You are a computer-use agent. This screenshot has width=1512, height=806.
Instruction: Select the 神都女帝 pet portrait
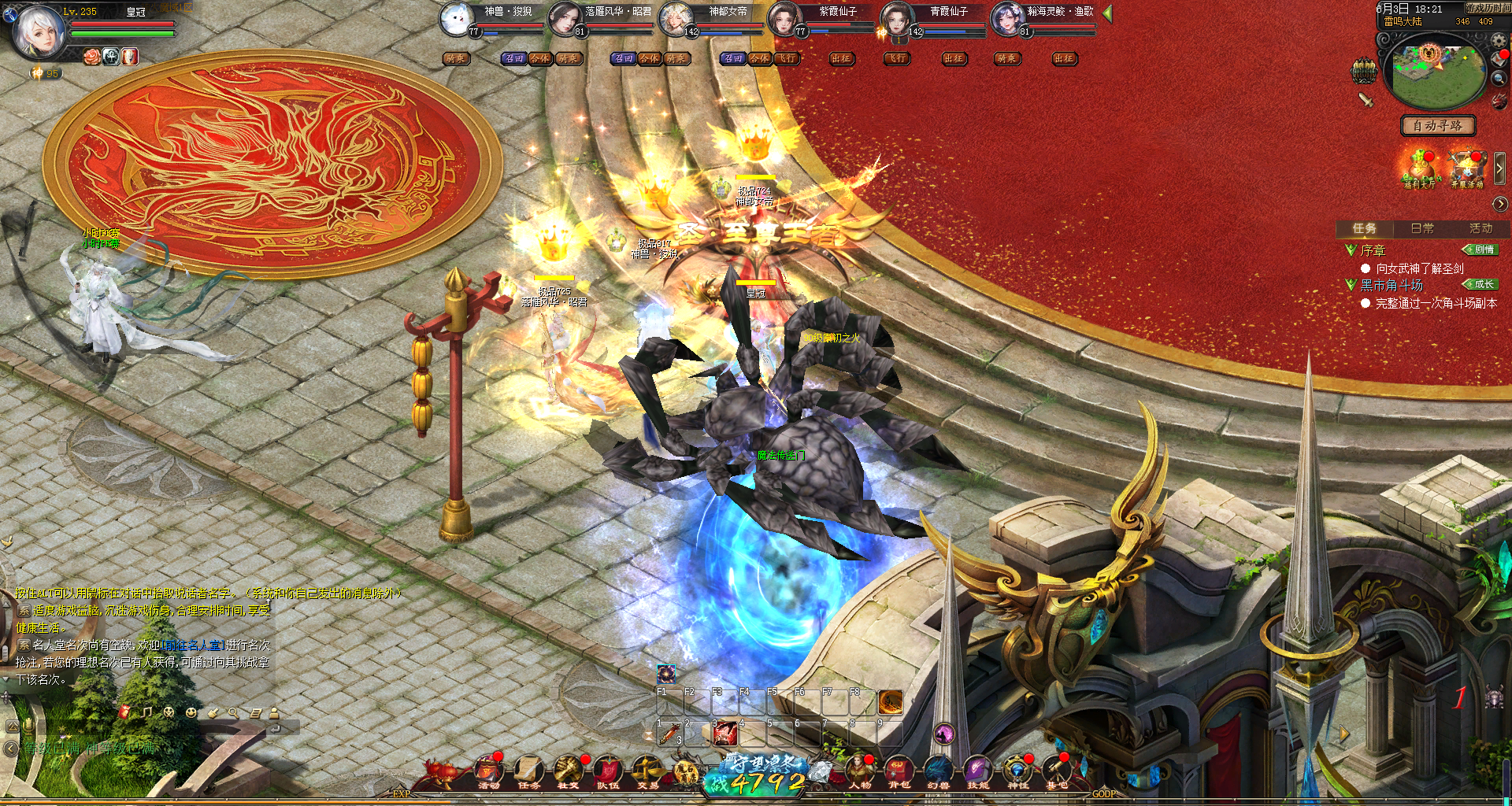point(676,20)
